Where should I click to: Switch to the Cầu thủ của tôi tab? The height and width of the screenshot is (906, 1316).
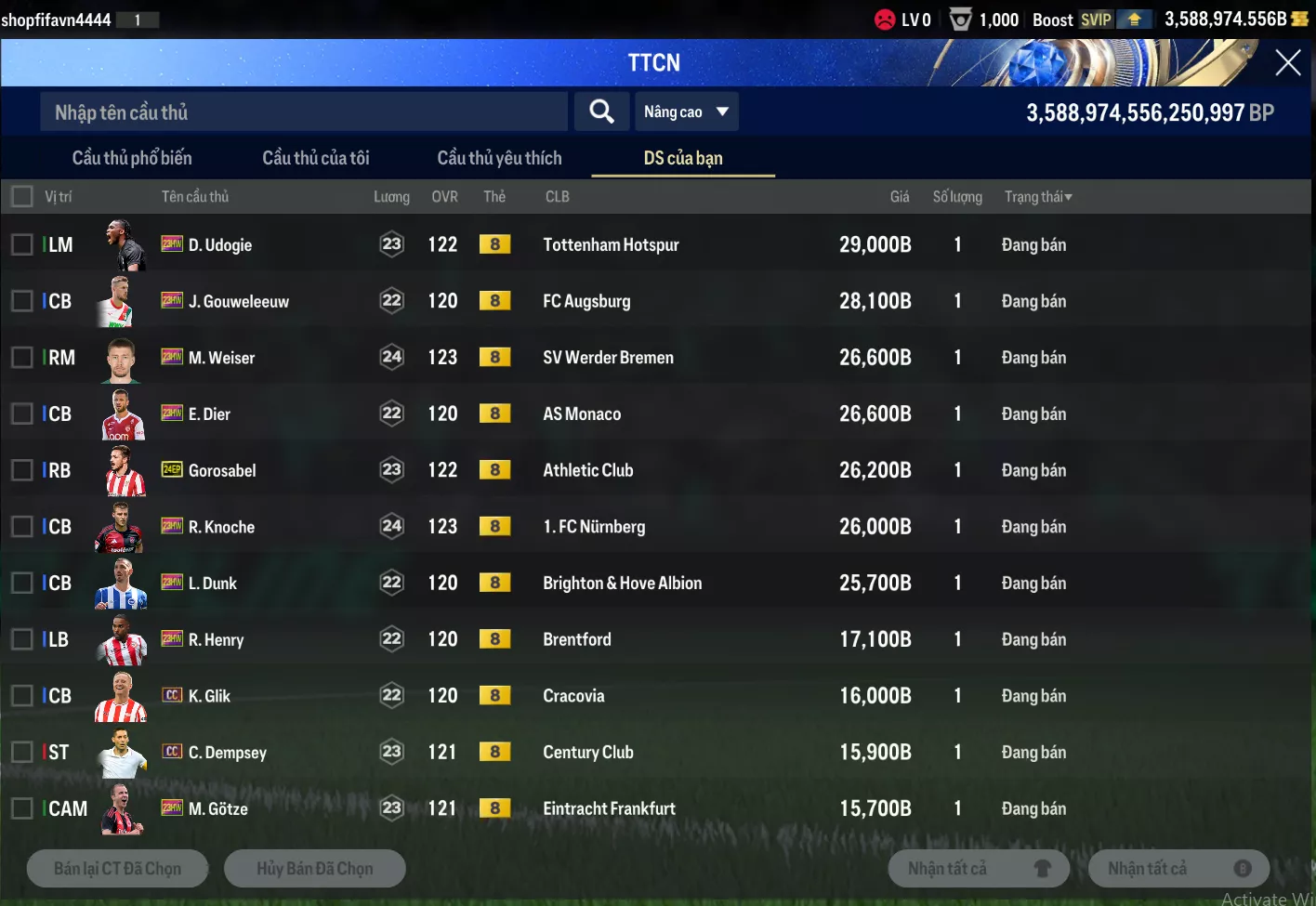coord(316,158)
